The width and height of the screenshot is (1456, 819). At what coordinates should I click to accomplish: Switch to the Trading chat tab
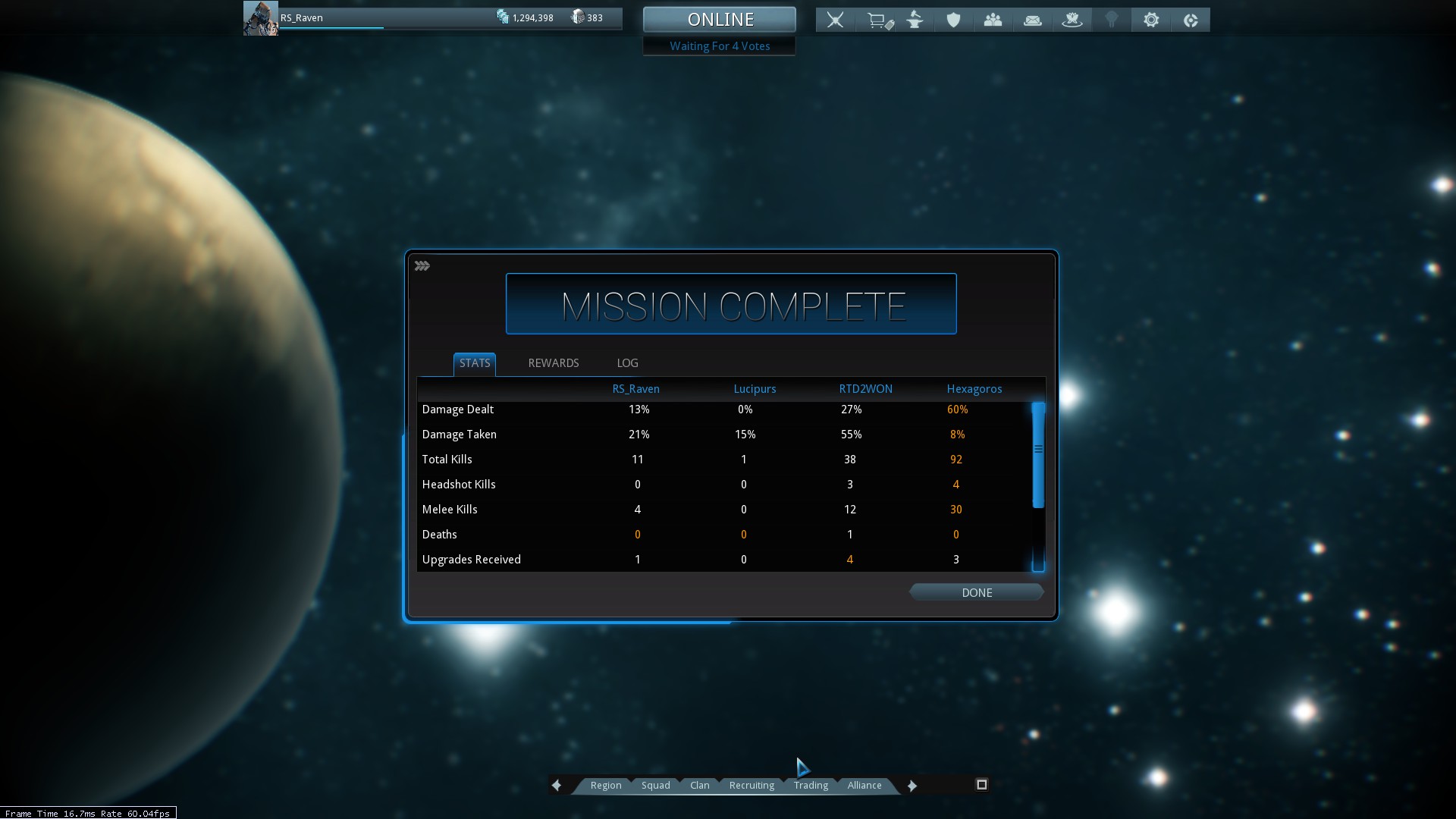811,785
